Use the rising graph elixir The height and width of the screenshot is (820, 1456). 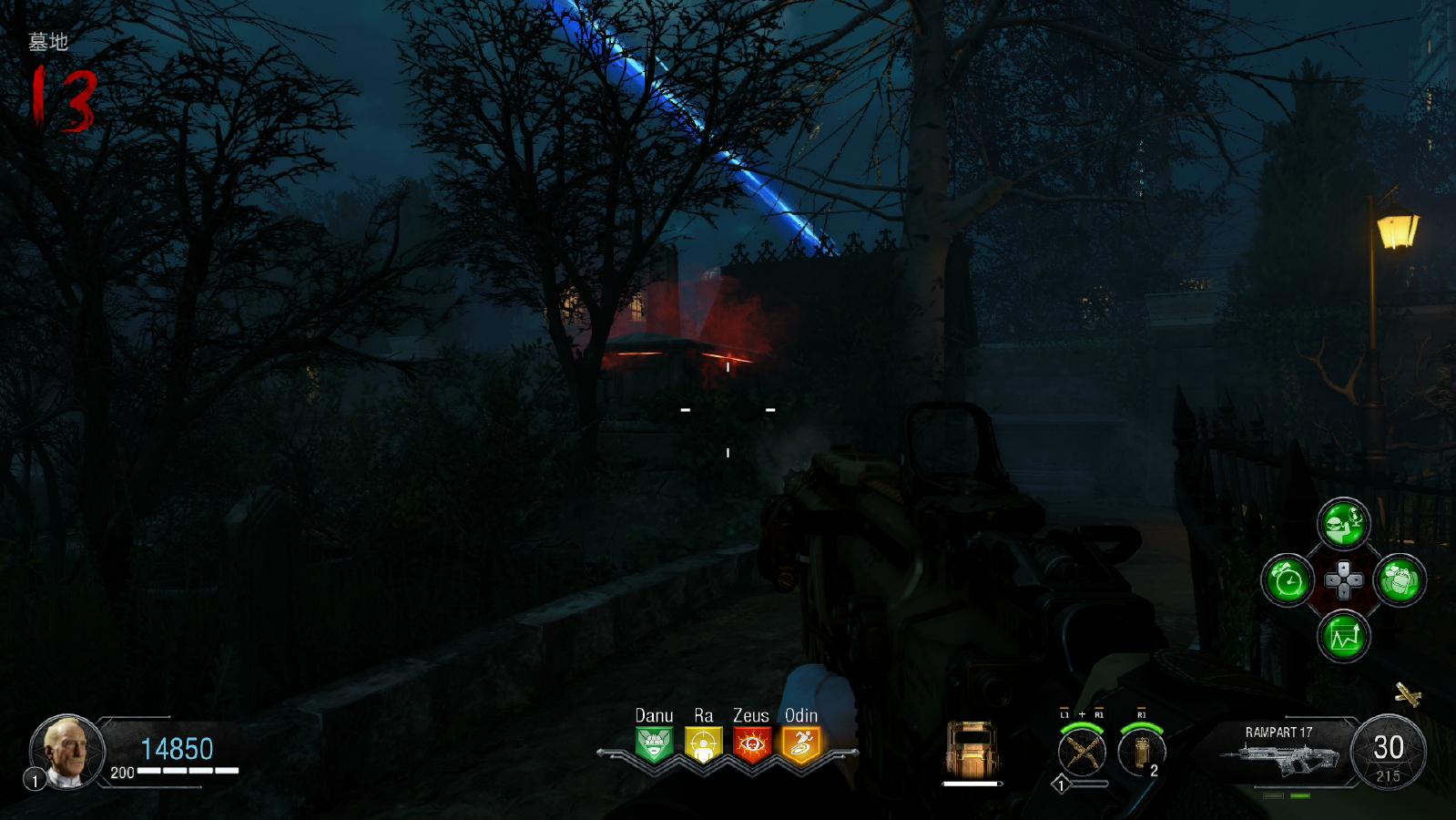[1344, 636]
